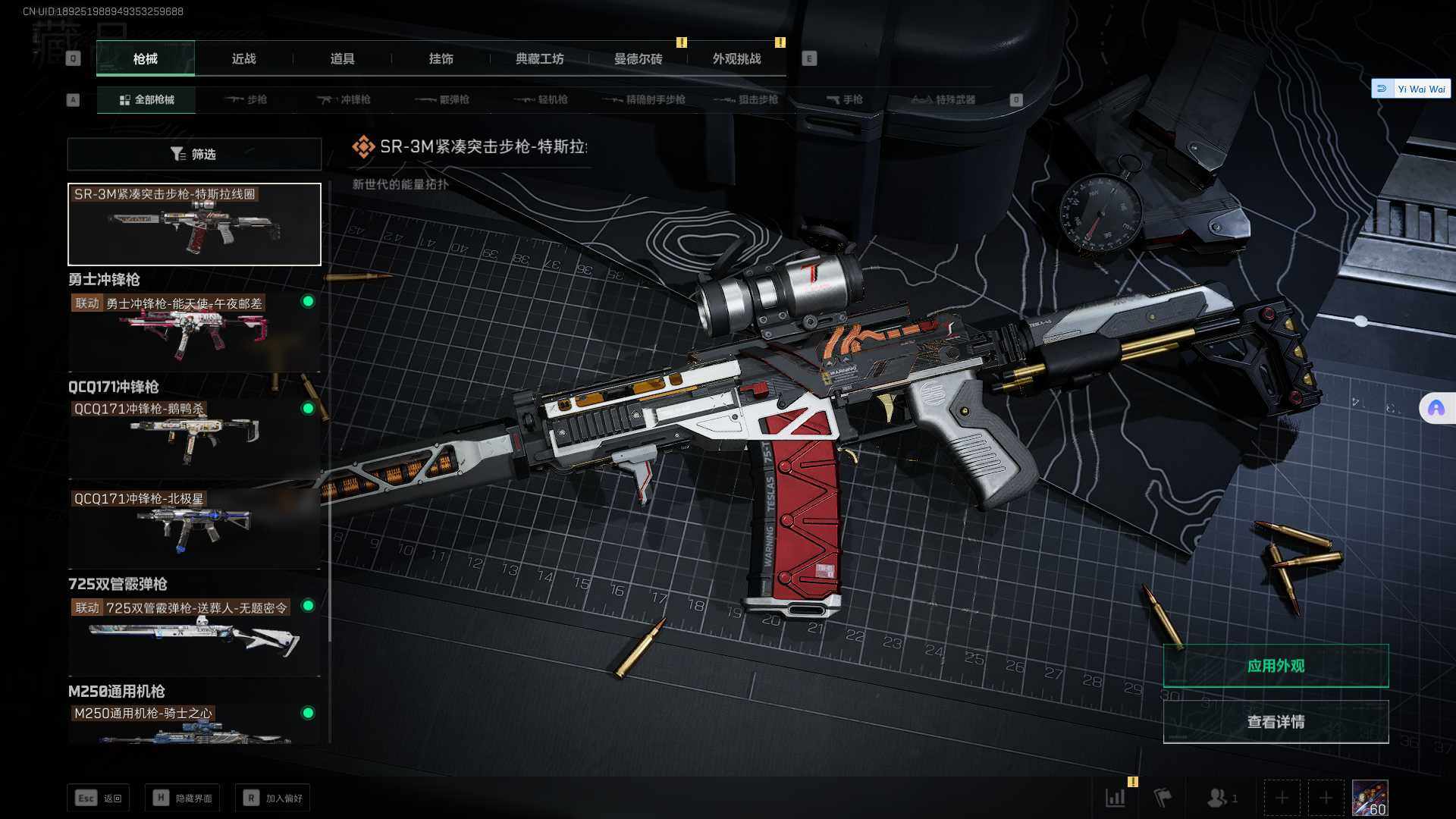Click the Yi Wai Wai overlay badge

coord(1411,89)
